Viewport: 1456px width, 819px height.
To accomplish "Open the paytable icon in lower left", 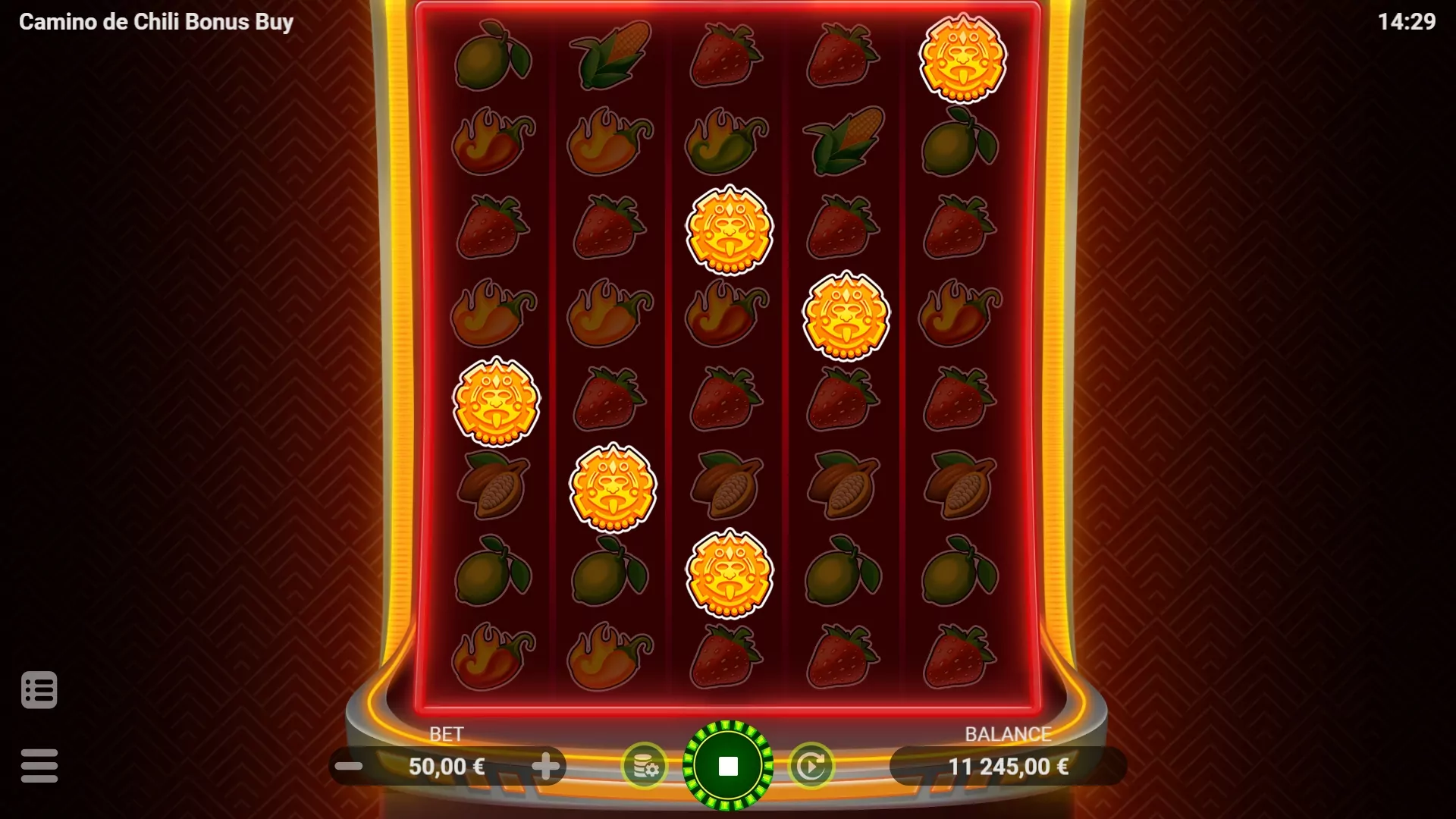I will click(x=40, y=689).
